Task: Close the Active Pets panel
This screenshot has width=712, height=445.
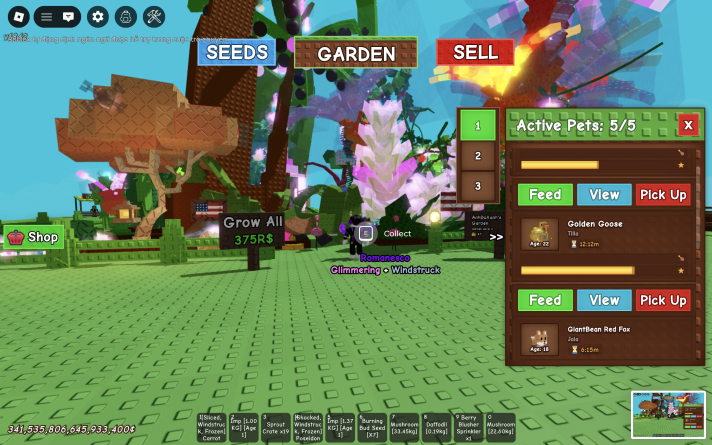Action: 687,125
